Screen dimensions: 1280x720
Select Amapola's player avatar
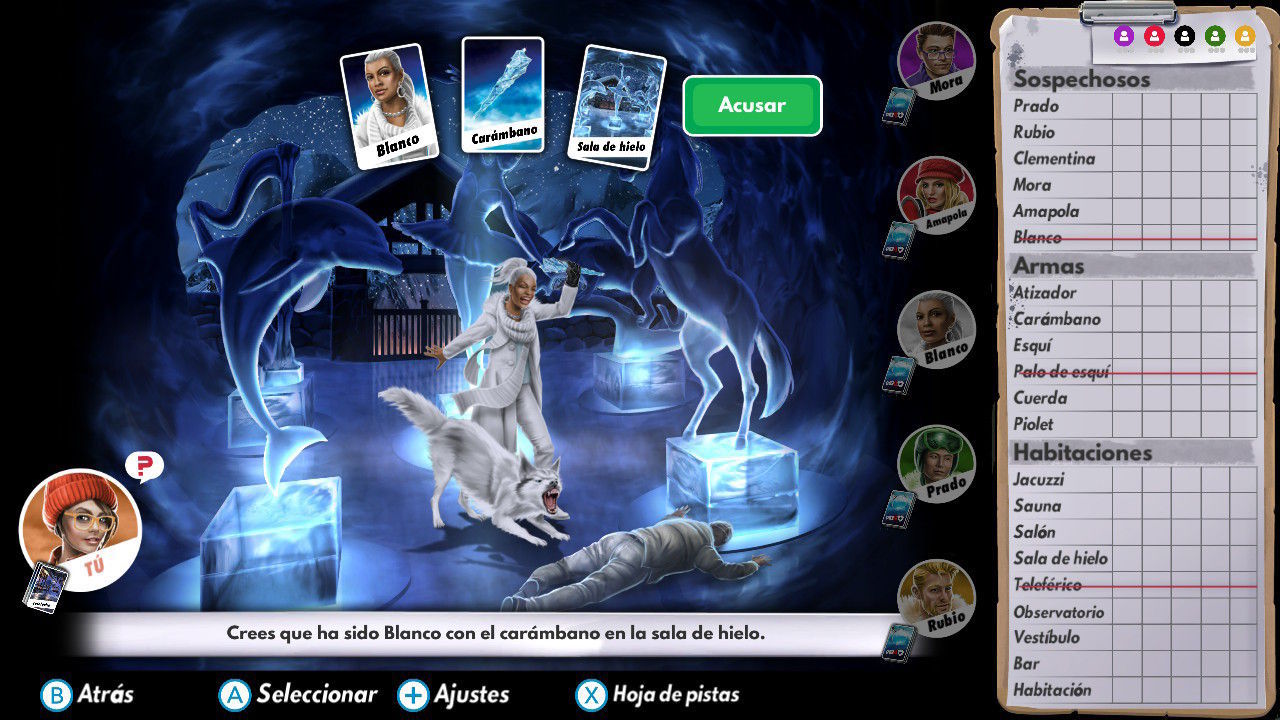click(x=934, y=197)
